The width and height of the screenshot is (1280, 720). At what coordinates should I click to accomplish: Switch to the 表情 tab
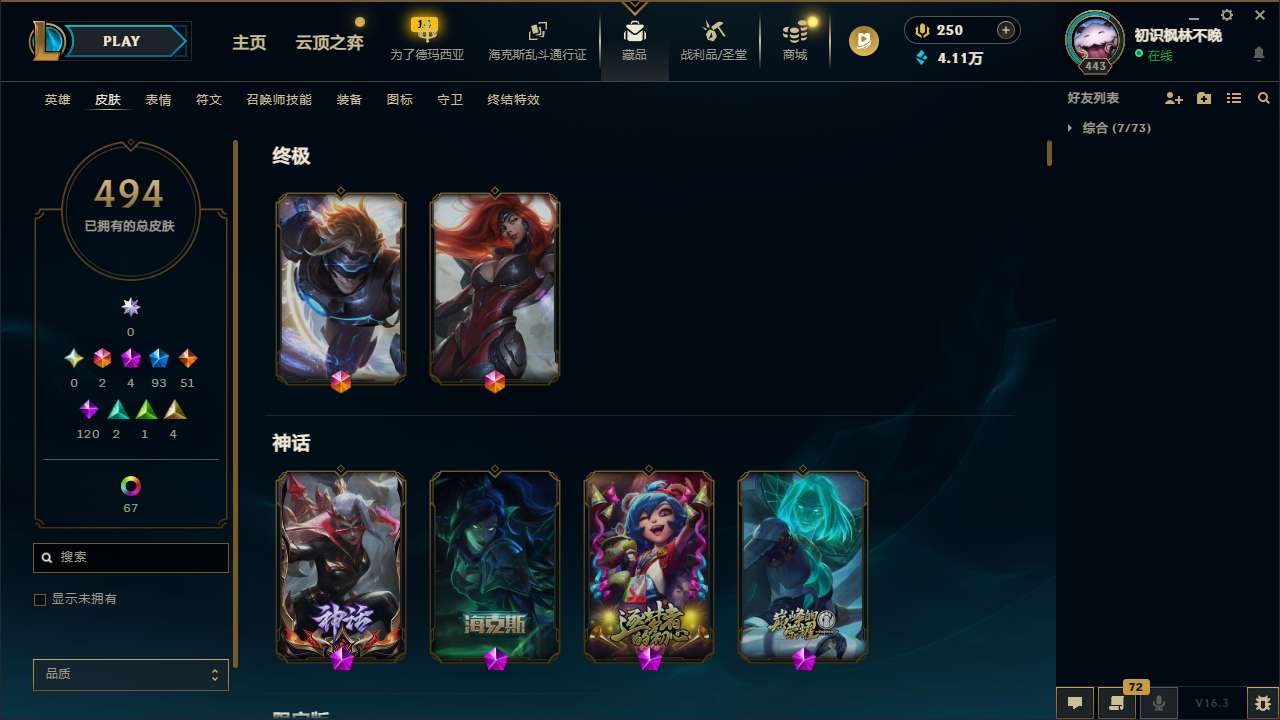[157, 100]
